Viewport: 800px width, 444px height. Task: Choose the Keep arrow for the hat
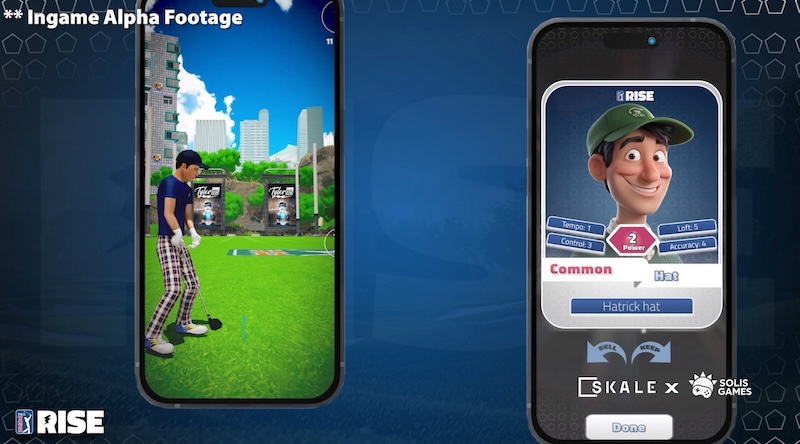[x=652, y=352]
